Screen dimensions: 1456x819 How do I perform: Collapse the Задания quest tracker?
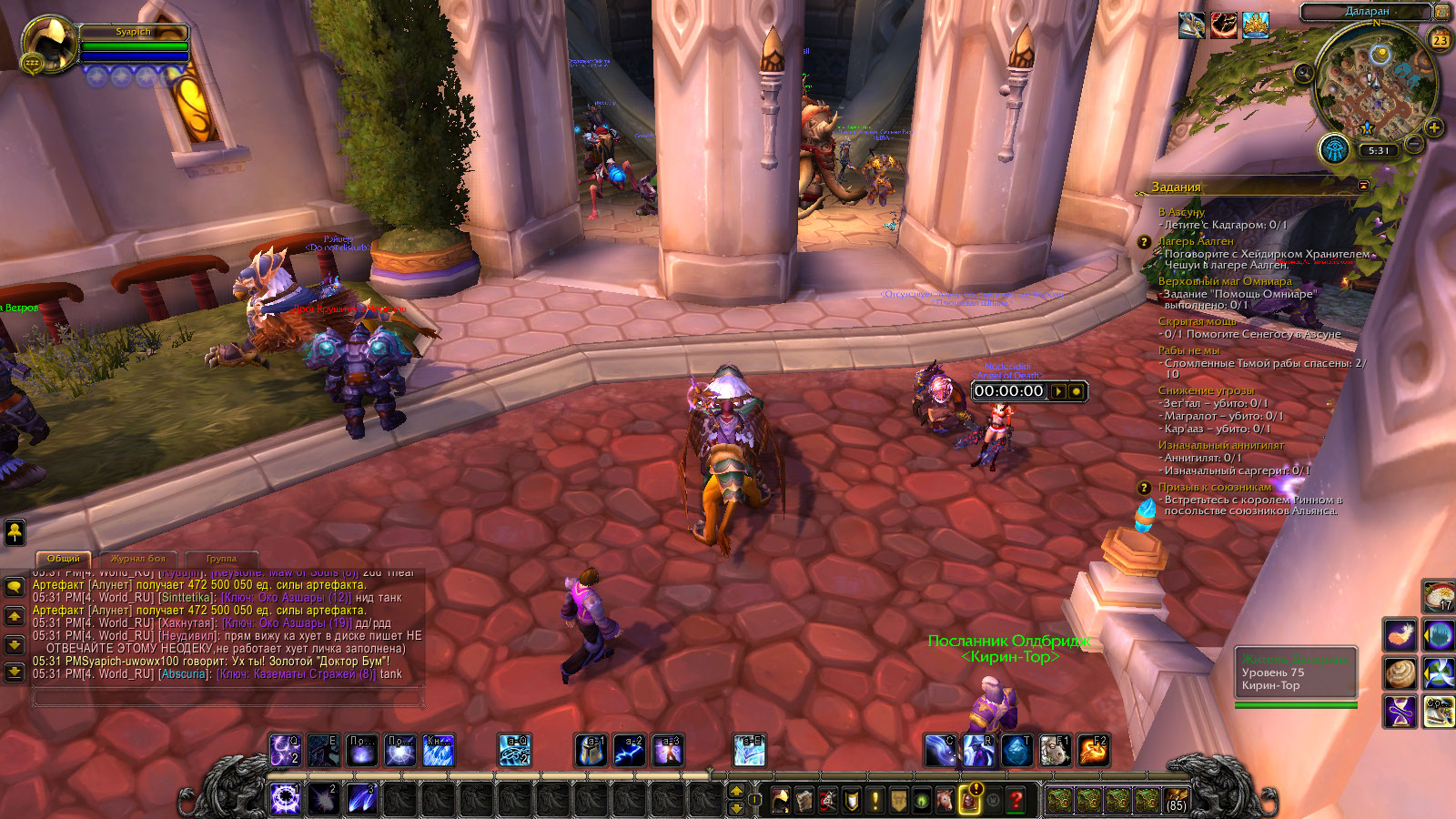(x=1363, y=186)
